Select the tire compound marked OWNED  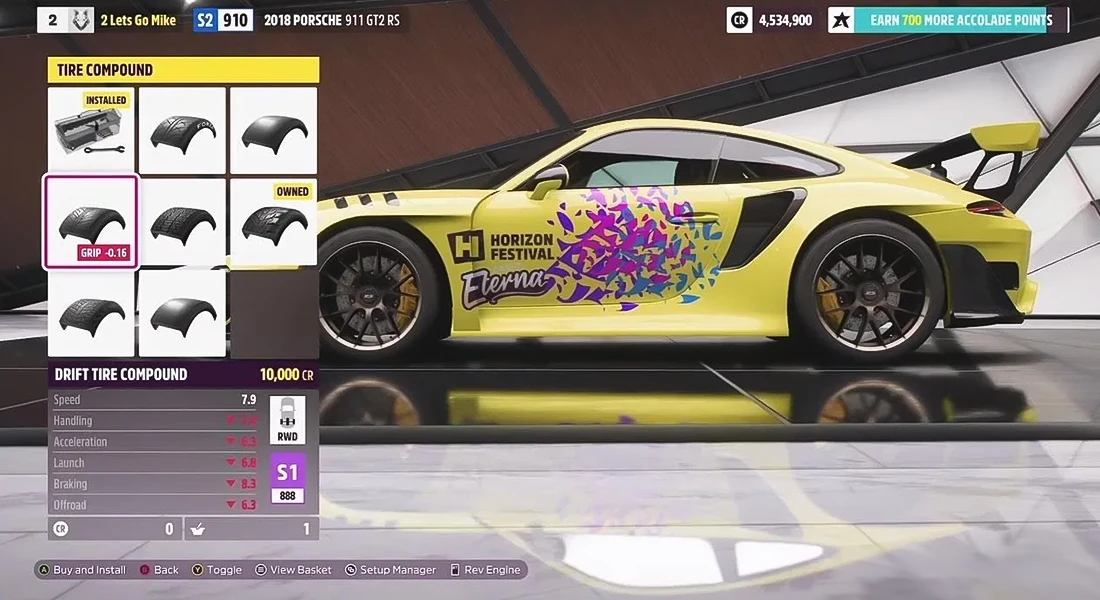273,222
